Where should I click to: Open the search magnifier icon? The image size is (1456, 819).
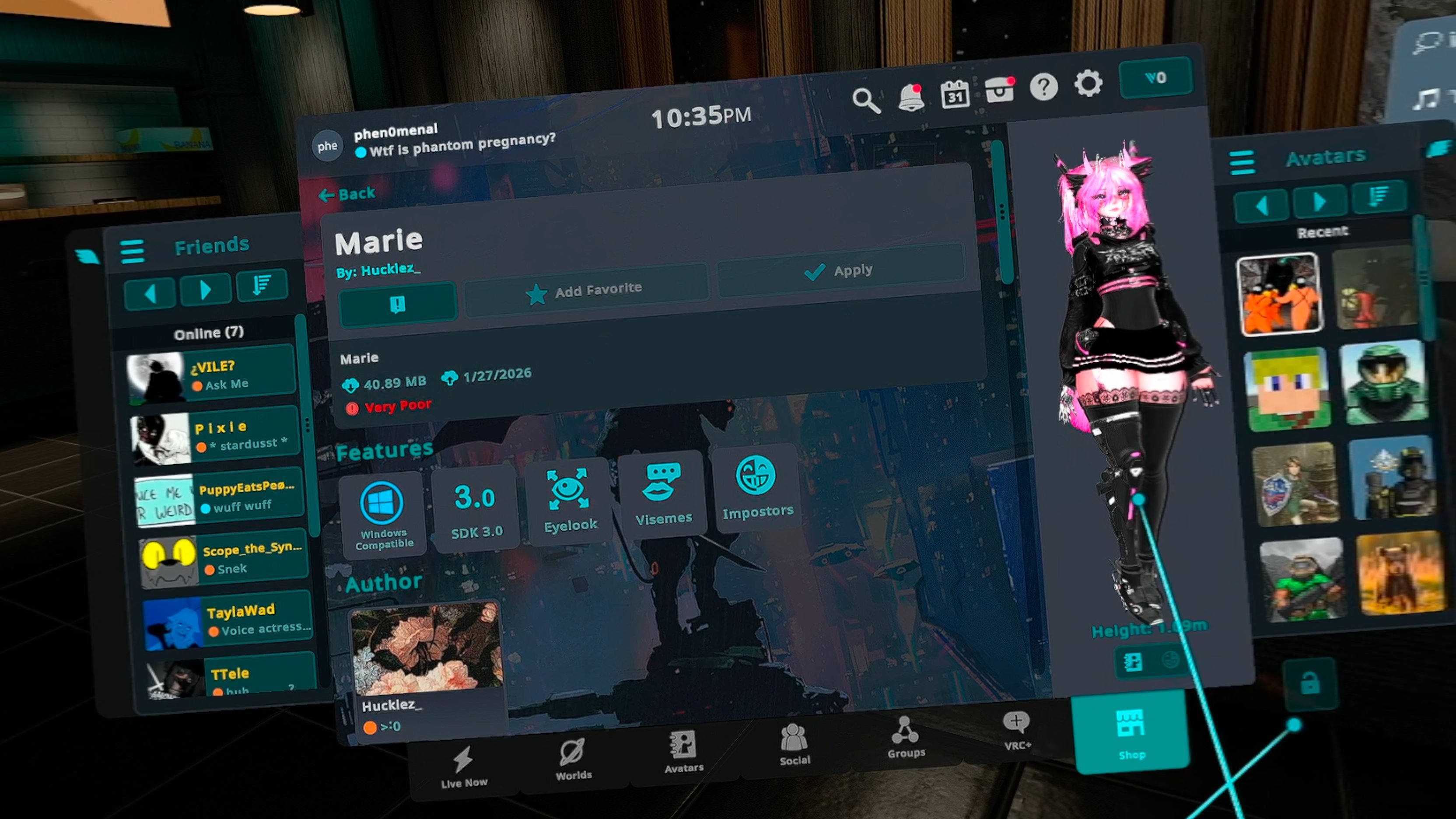point(865,101)
